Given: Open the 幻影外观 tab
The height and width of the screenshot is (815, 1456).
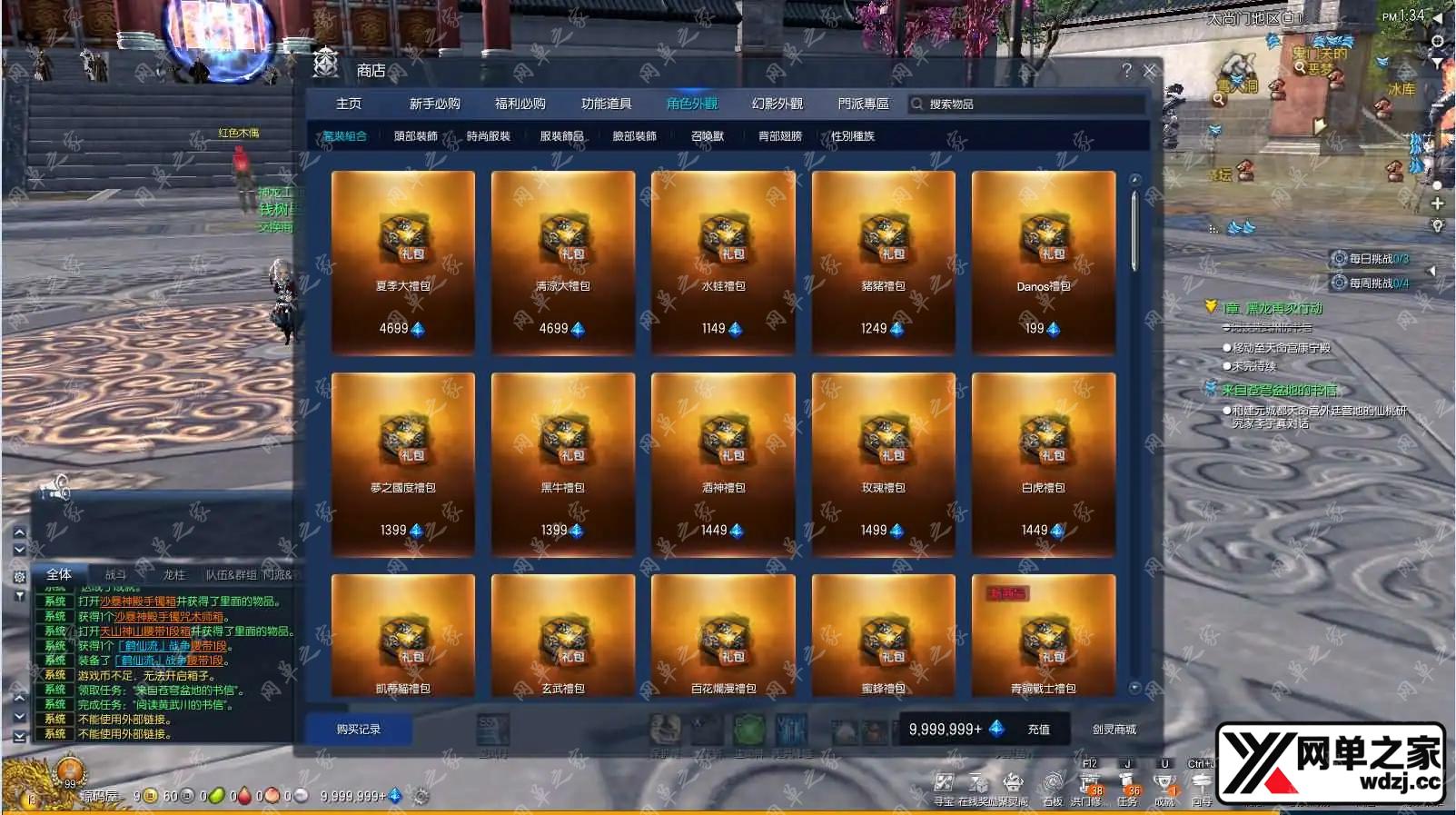Looking at the screenshot, I should coord(777,104).
